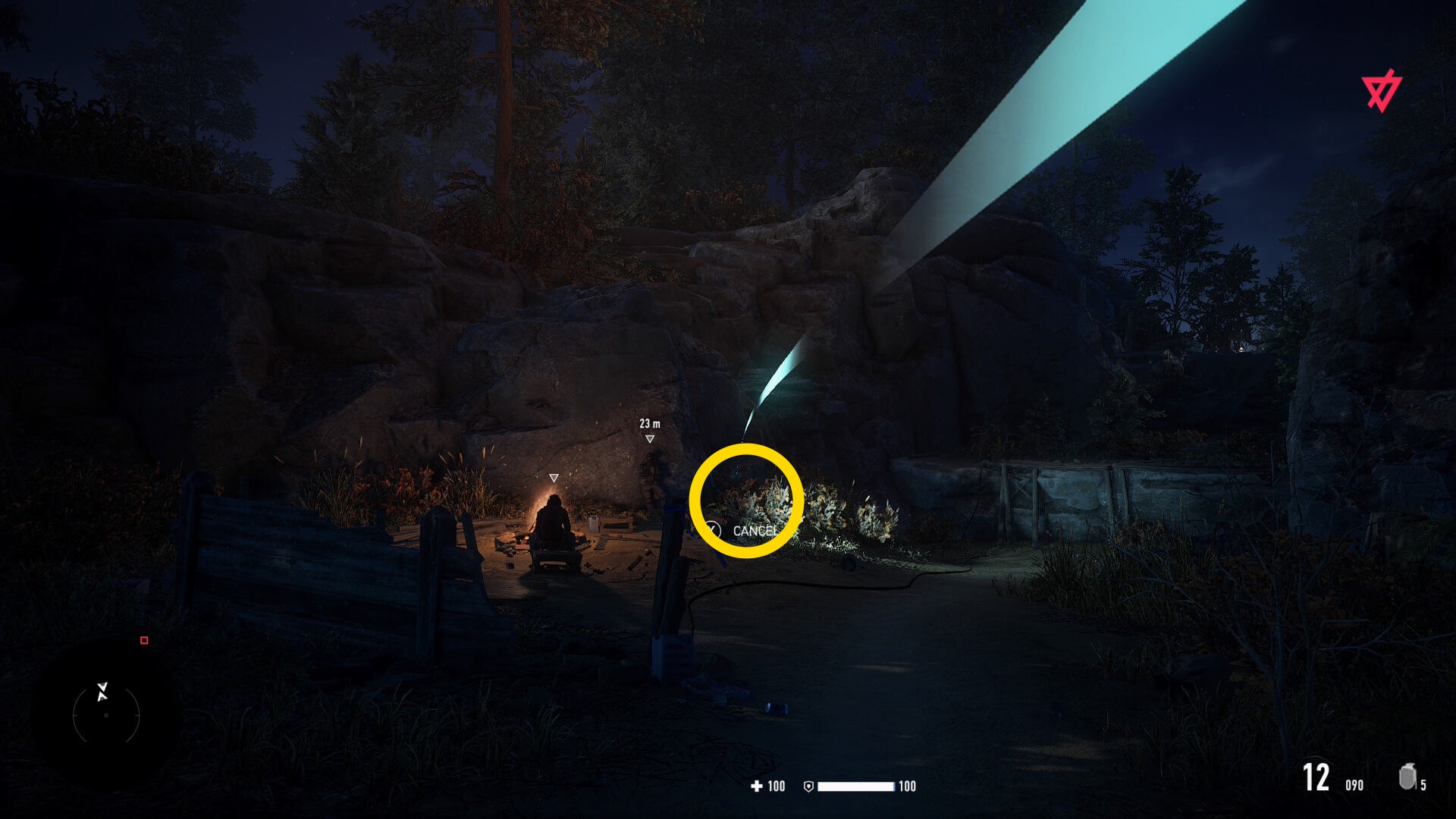The height and width of the screenshot is (819, 1456).
Task: Select the triangle marker above the campfire figure
Action: coord(554,478)
